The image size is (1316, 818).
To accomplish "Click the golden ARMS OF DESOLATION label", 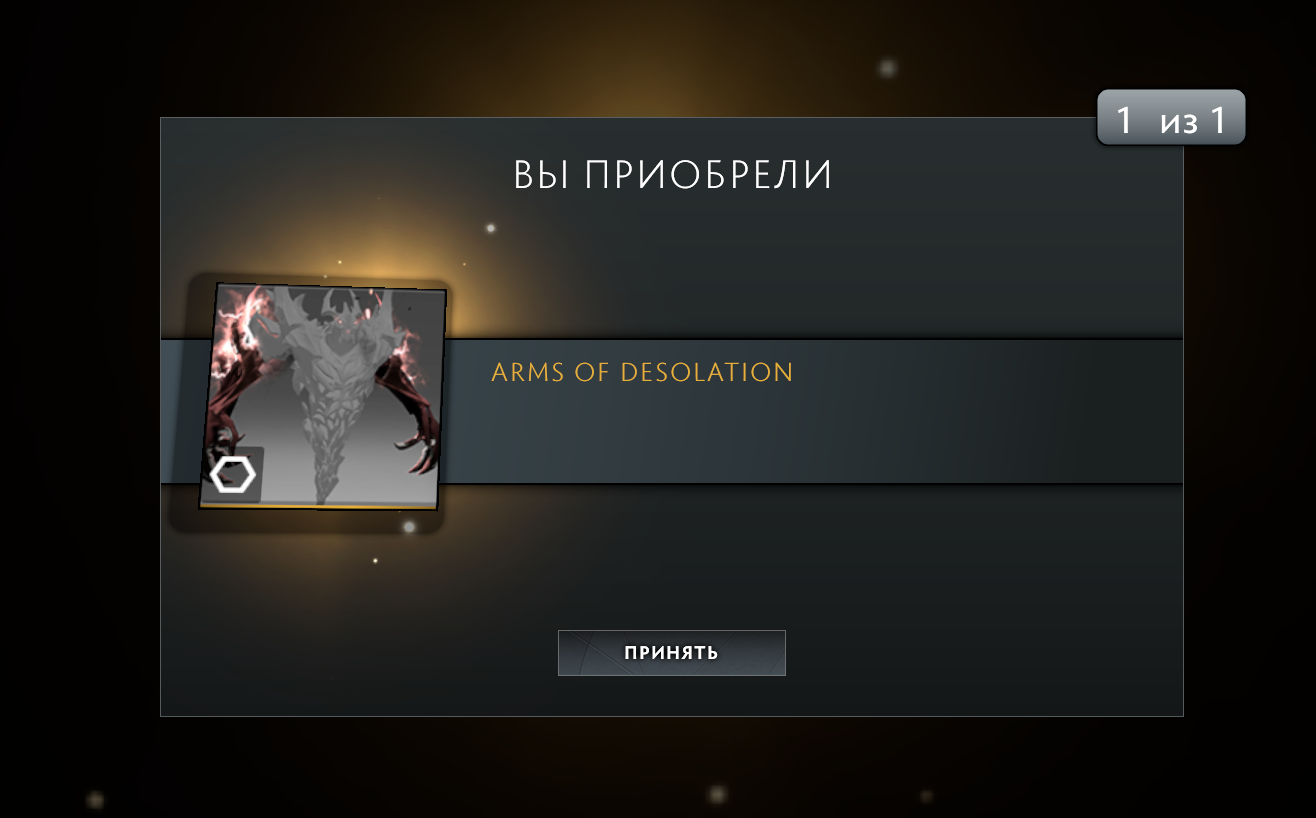I will point(641,372).
